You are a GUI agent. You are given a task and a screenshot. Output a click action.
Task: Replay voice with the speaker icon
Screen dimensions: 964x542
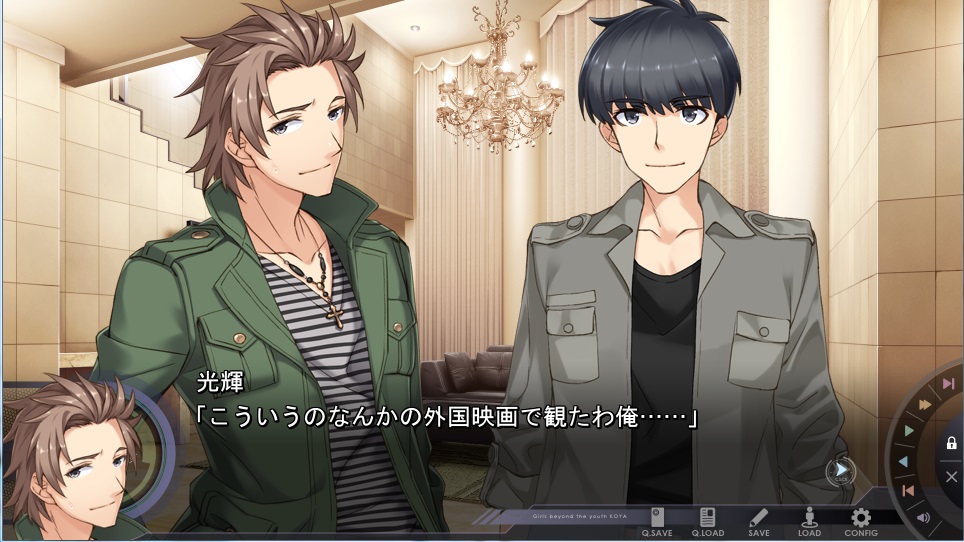[x=922, y=517]
